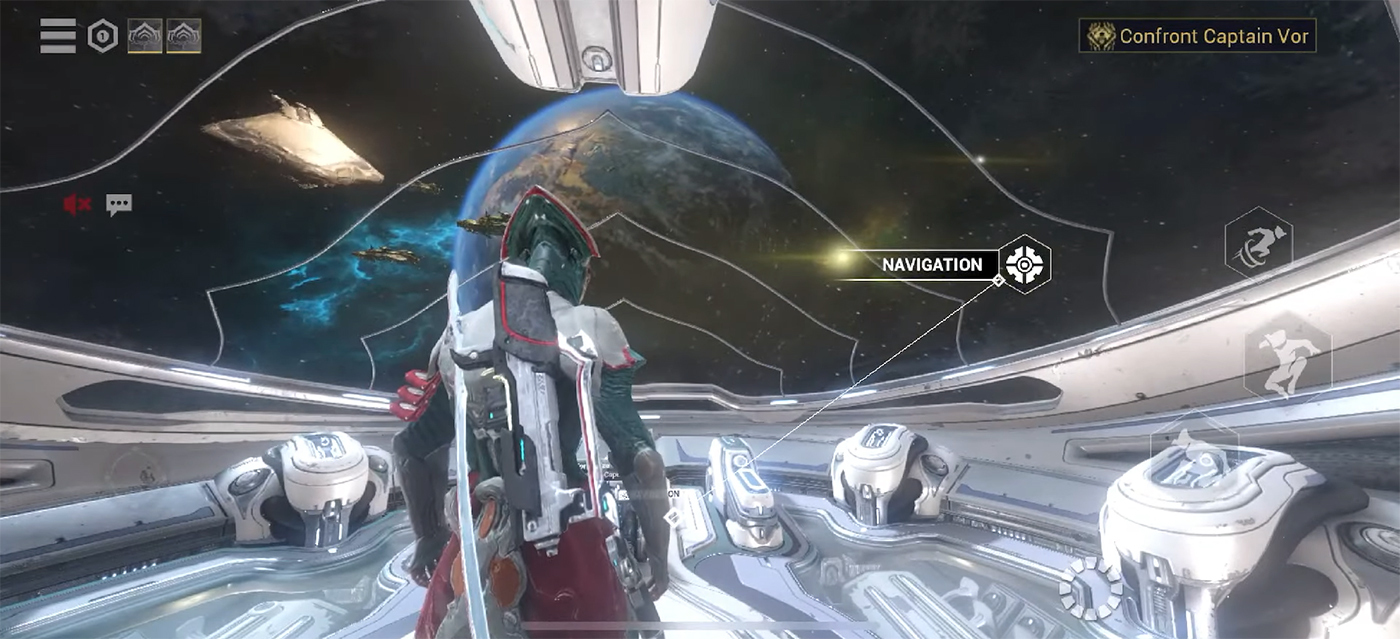Activate the roll dodge action button
This screenshot has width=1400, height=639.
tap(1258, 243)
